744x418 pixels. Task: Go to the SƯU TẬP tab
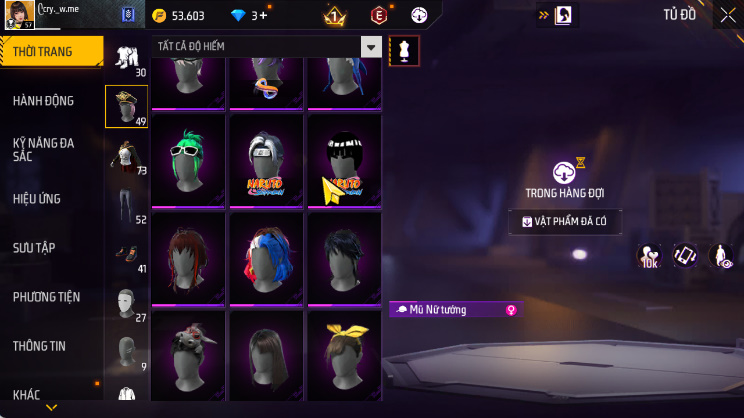click(35, 247)
